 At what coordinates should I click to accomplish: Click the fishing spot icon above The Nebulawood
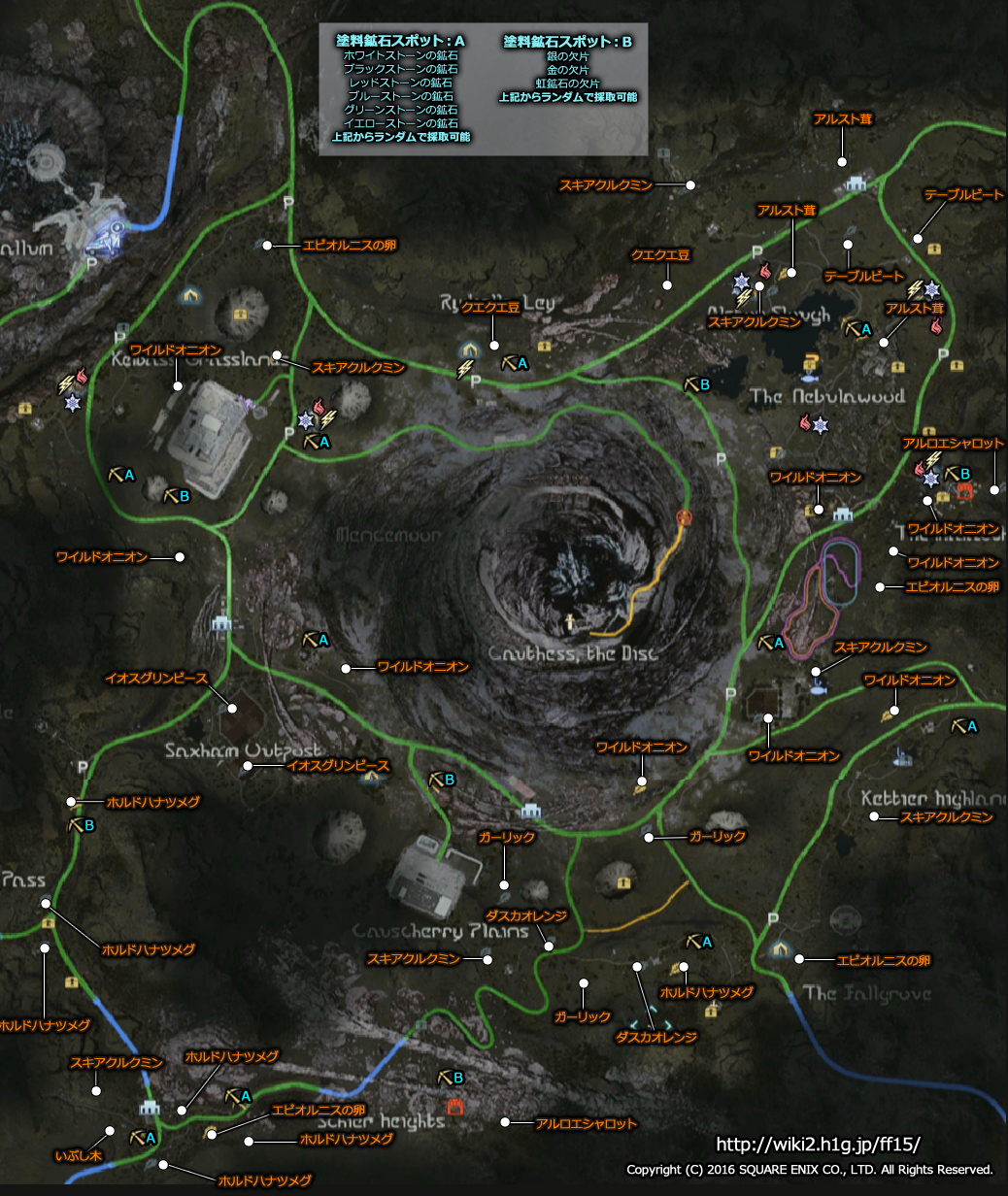tap(809, 366)
